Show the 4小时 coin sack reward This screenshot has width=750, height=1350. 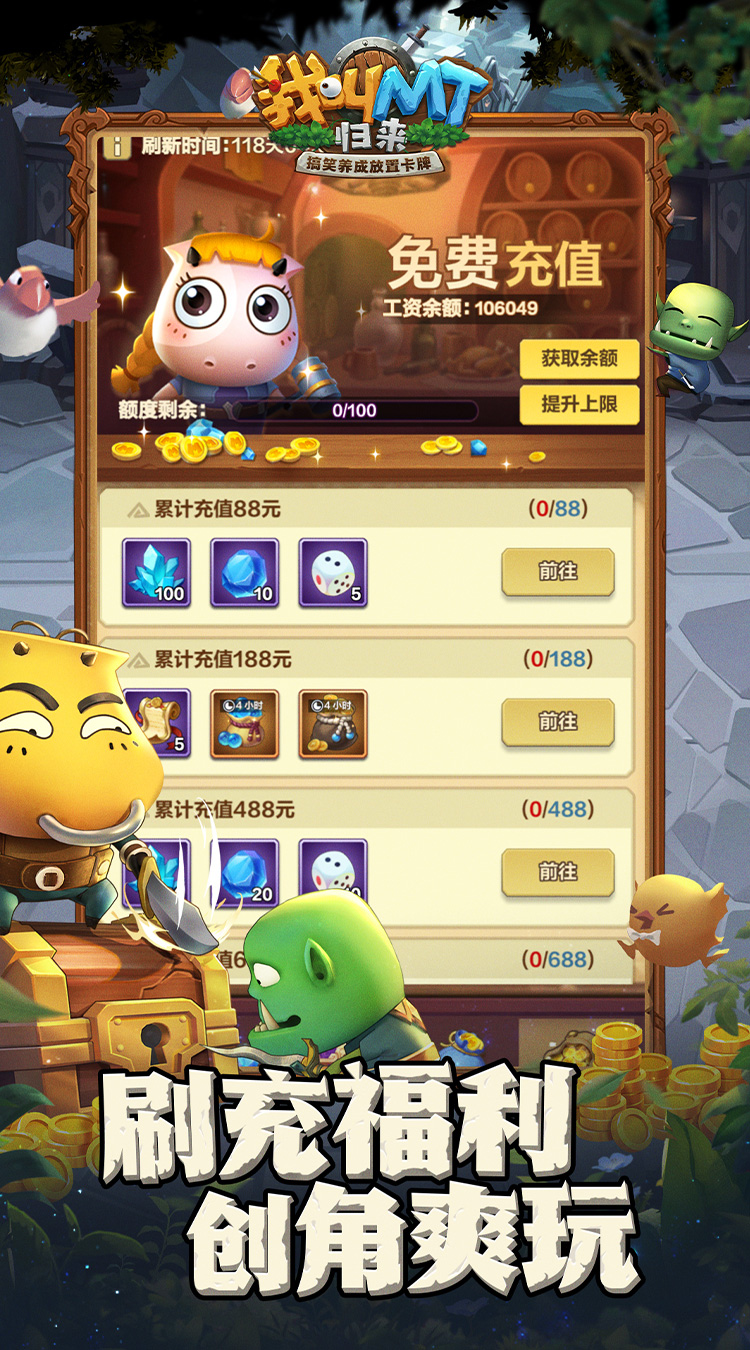tap(333, 723)
